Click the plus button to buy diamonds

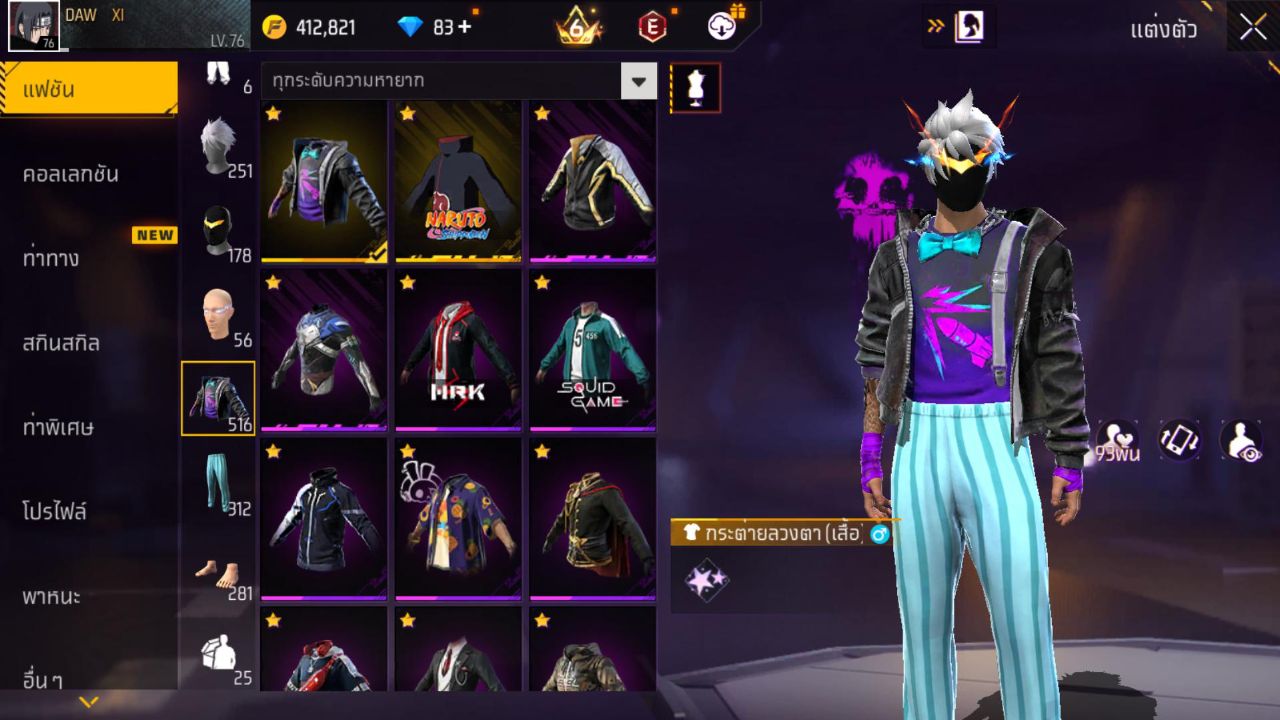[x=462, y=27]
